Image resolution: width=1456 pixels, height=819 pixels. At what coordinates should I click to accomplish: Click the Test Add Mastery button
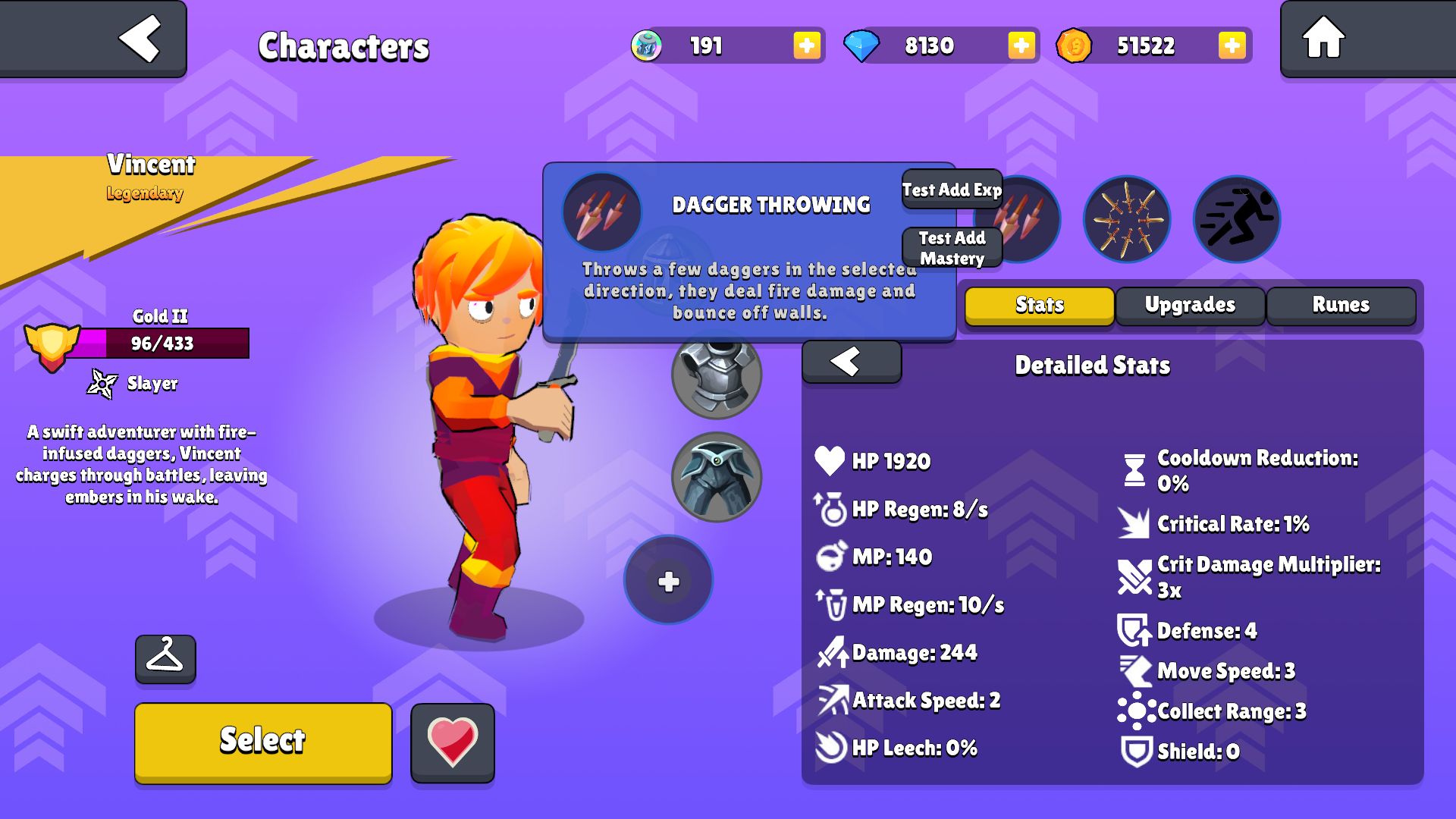[952, 248]
